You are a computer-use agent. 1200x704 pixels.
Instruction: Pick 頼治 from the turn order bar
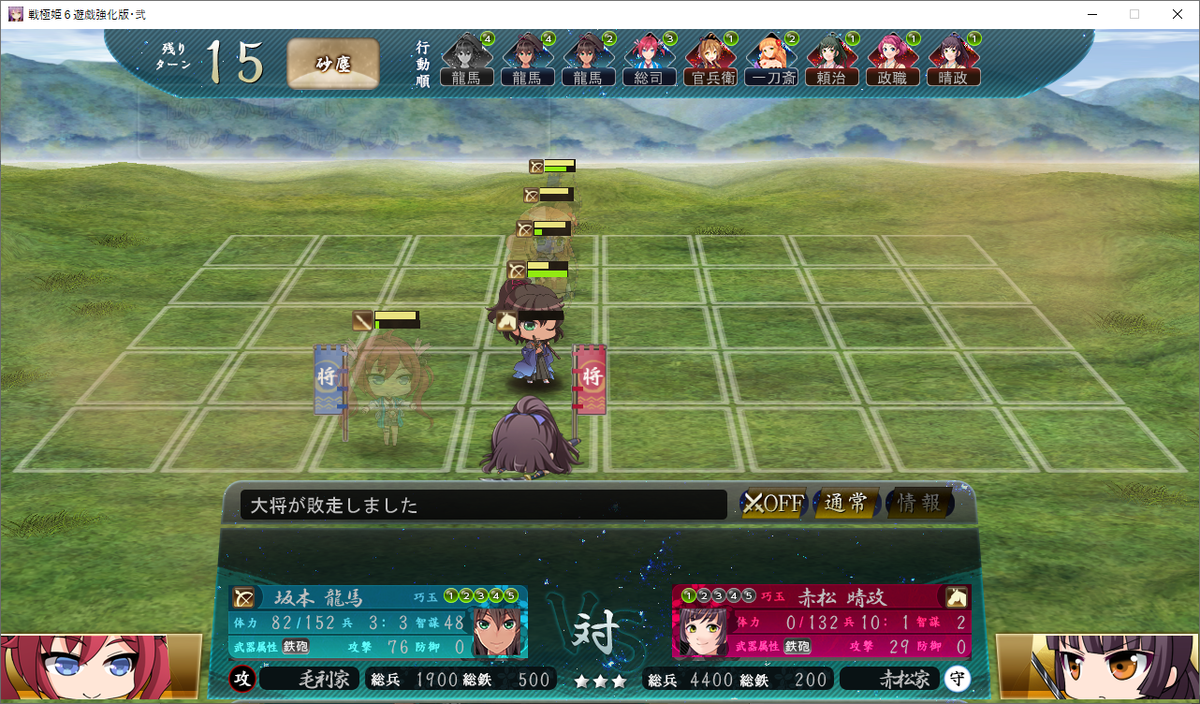[x=832, y=60]
